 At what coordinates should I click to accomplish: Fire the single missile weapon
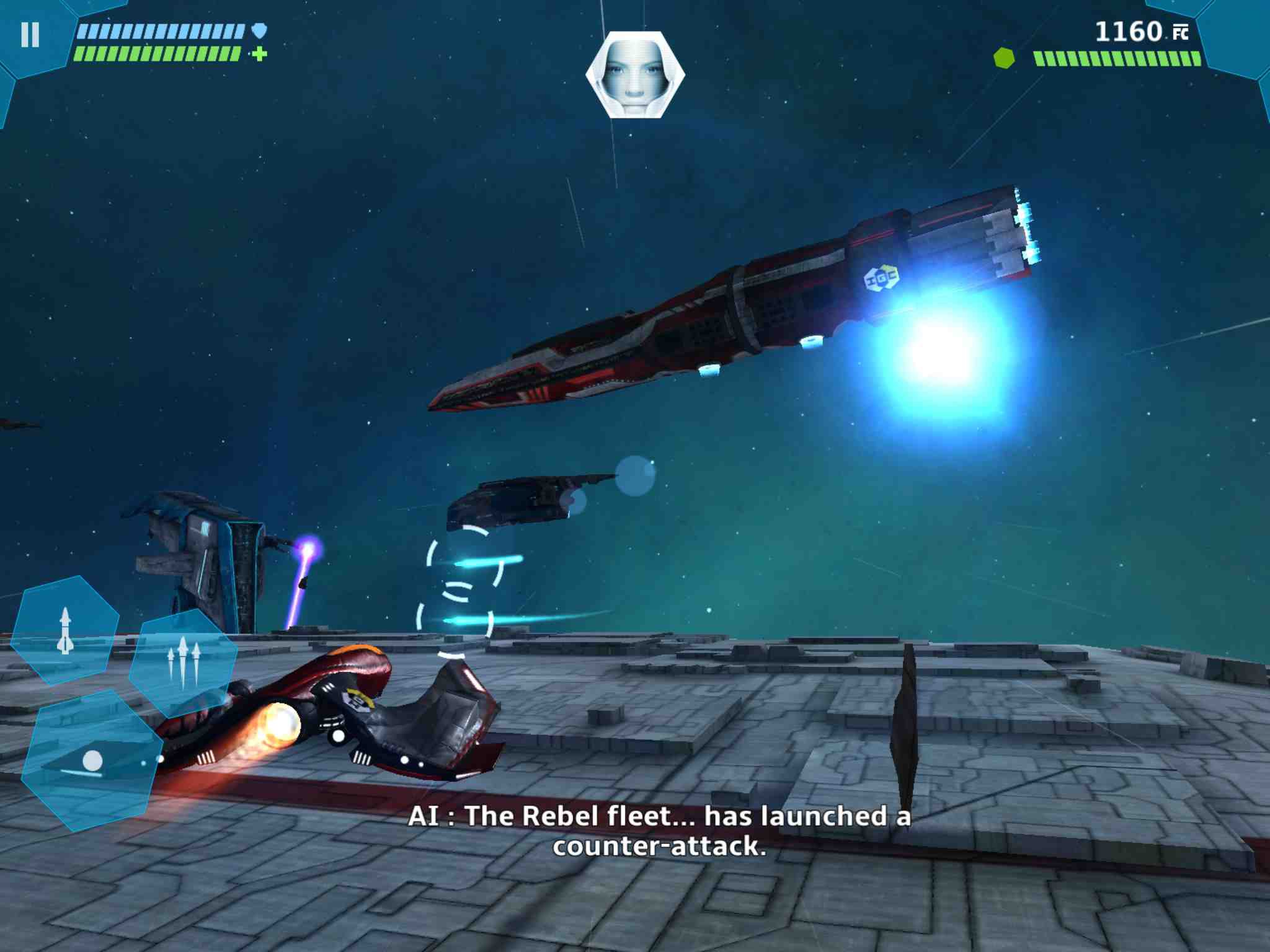click(x=65, y=630)
